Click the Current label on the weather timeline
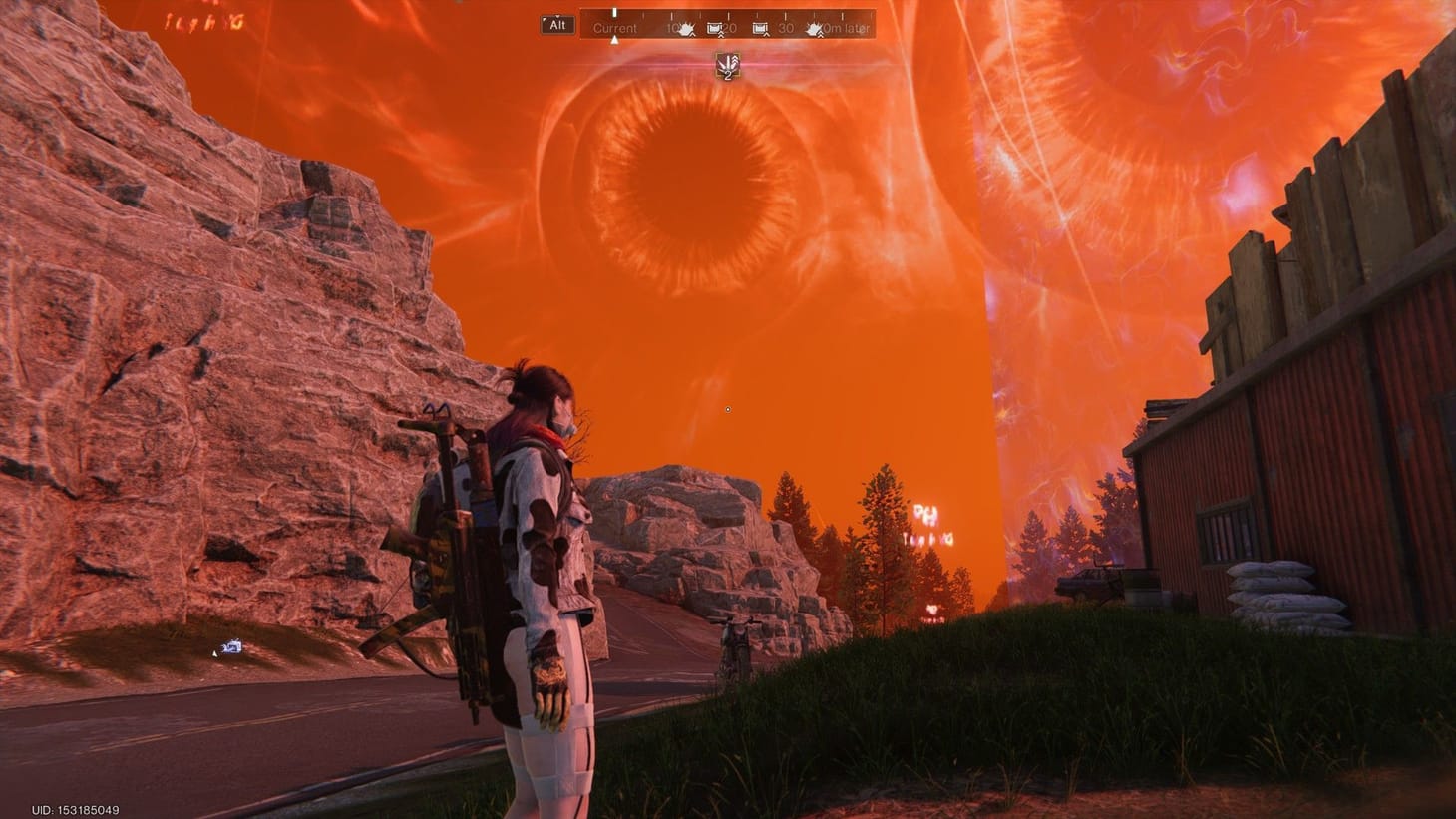This screenshot has width=1456, height=819. (615, 27)
